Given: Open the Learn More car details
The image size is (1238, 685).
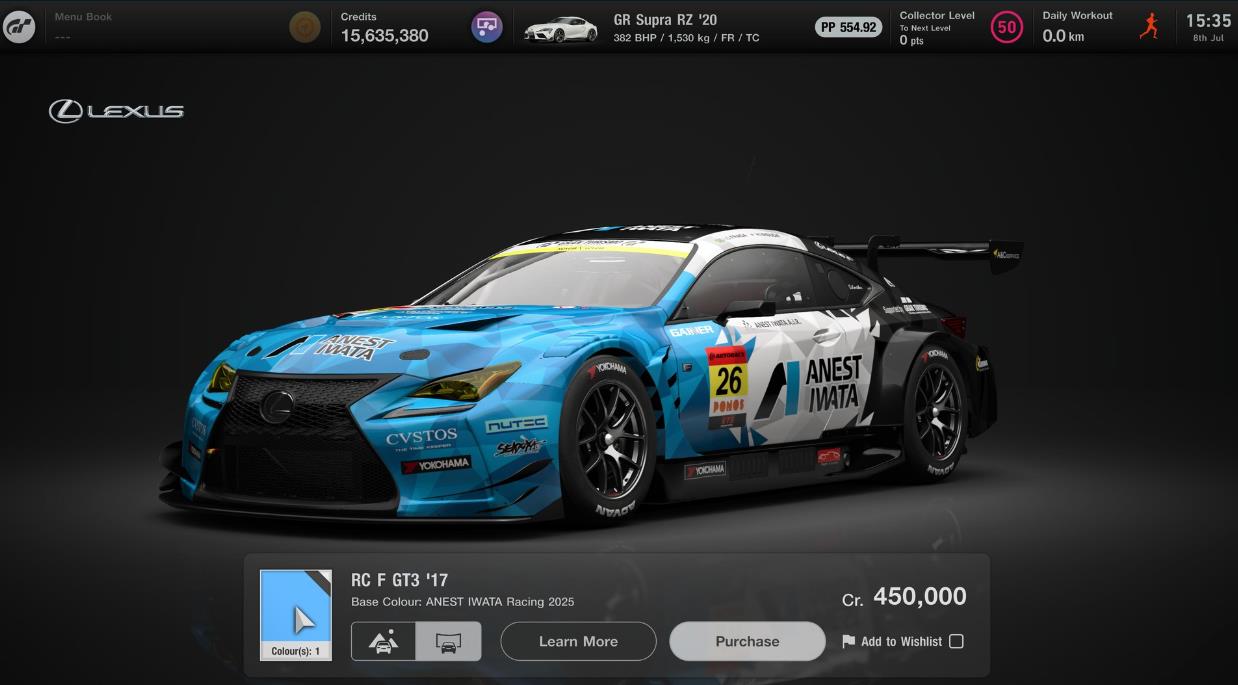Looking at the screenshot, I should point(578,641).
